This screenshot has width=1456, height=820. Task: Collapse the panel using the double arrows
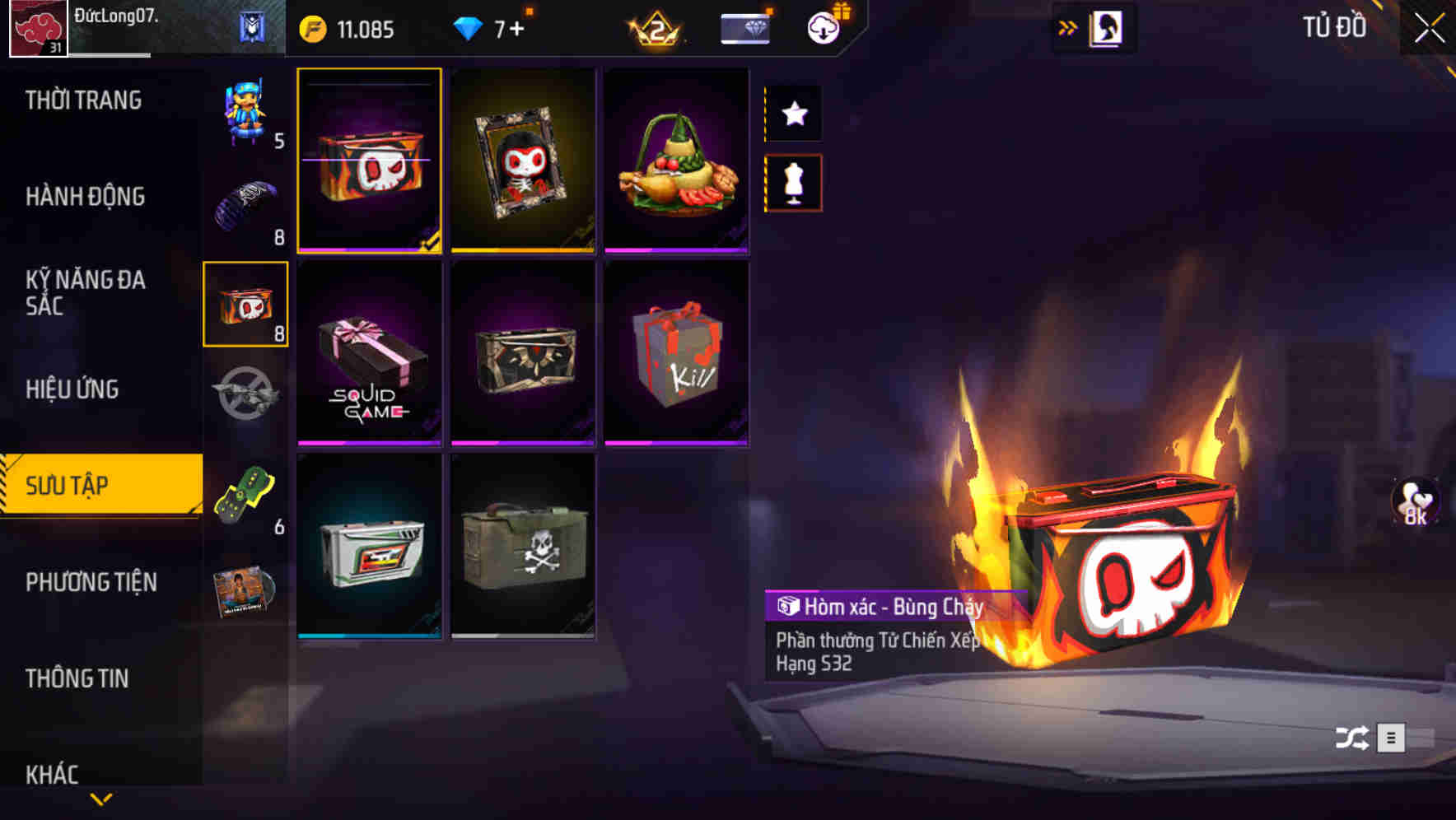1067,26
